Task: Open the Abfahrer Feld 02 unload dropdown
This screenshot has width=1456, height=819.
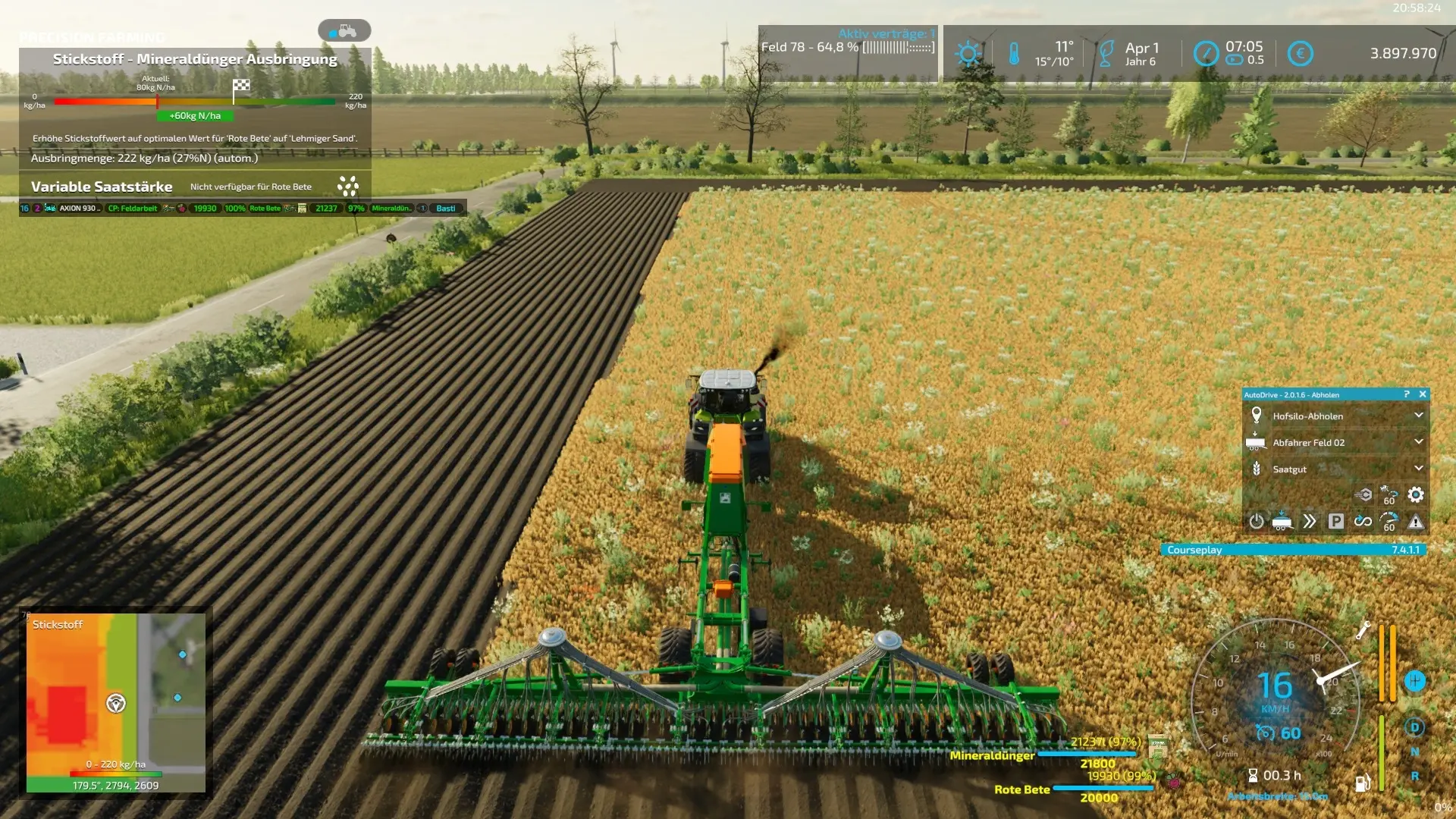Action: (1418, 442)
